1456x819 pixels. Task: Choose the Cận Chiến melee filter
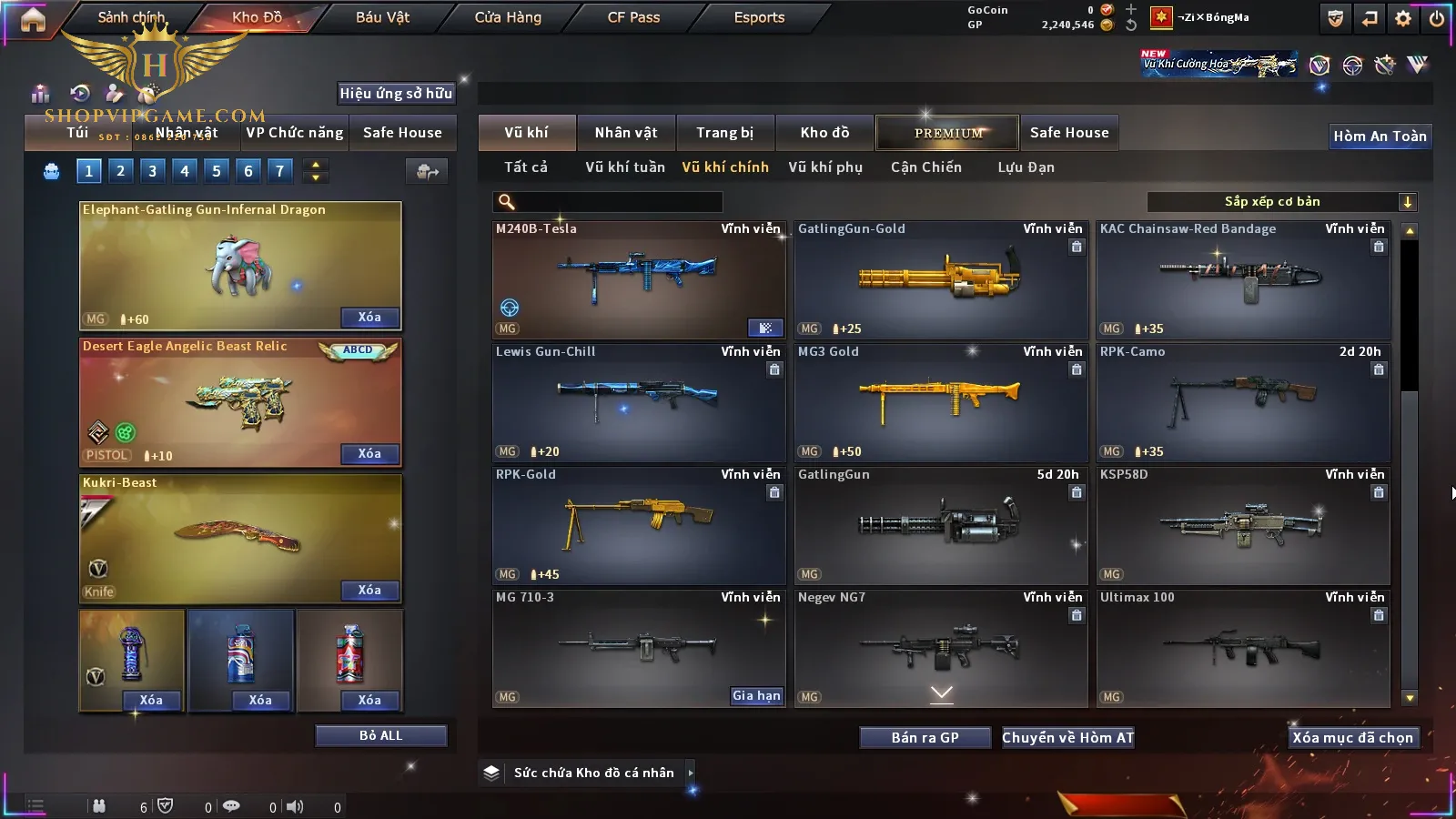coord(925,167)
